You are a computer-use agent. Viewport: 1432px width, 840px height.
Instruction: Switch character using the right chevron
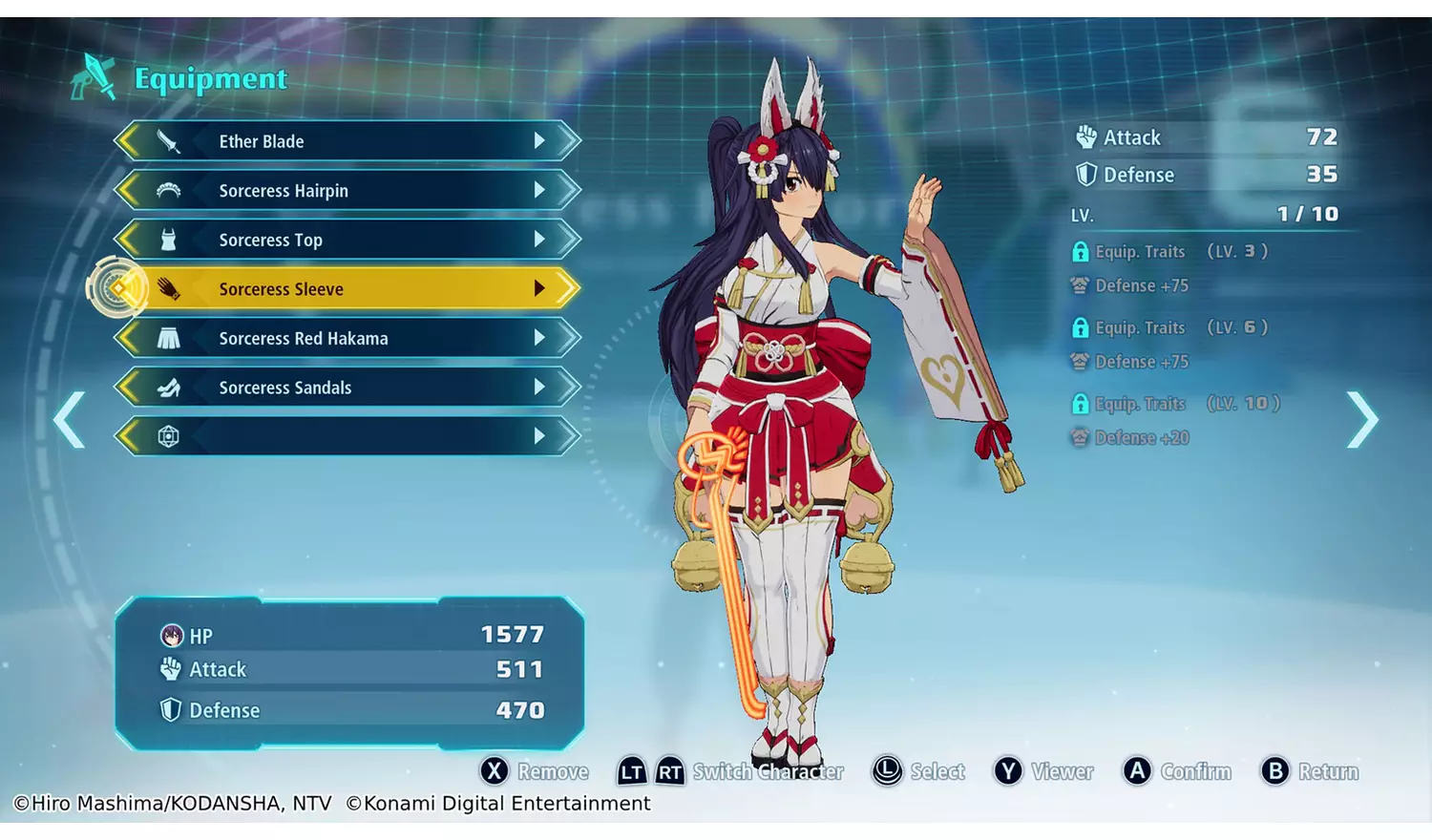(1363, 420)
